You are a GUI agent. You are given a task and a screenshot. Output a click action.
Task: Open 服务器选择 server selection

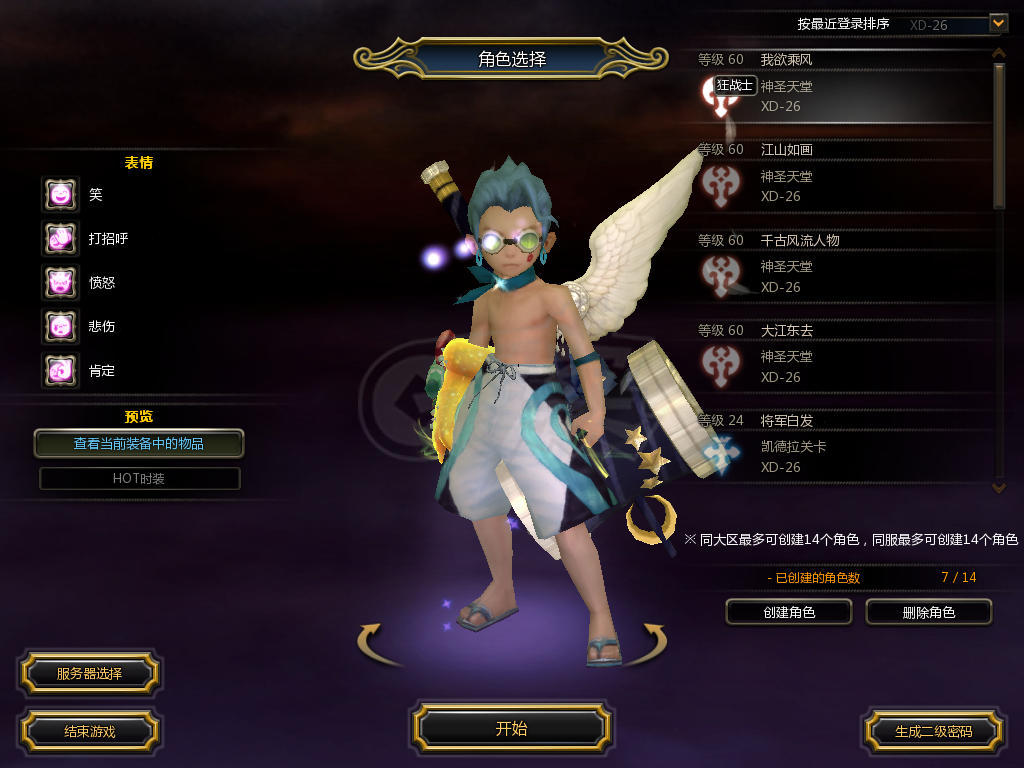point(89,673)
